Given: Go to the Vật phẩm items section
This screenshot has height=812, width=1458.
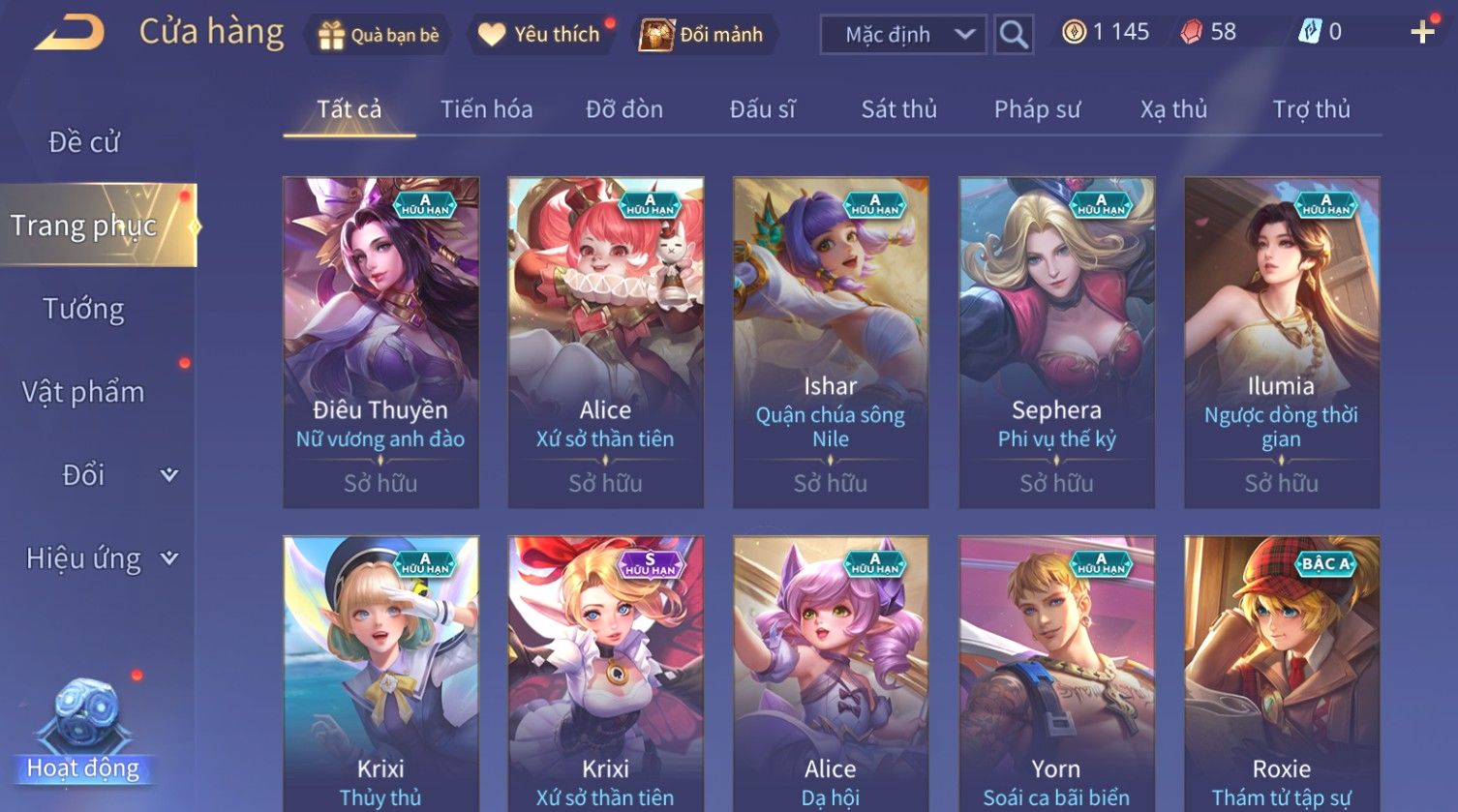Looking at the screenshot, I should [x=84, y=392].
